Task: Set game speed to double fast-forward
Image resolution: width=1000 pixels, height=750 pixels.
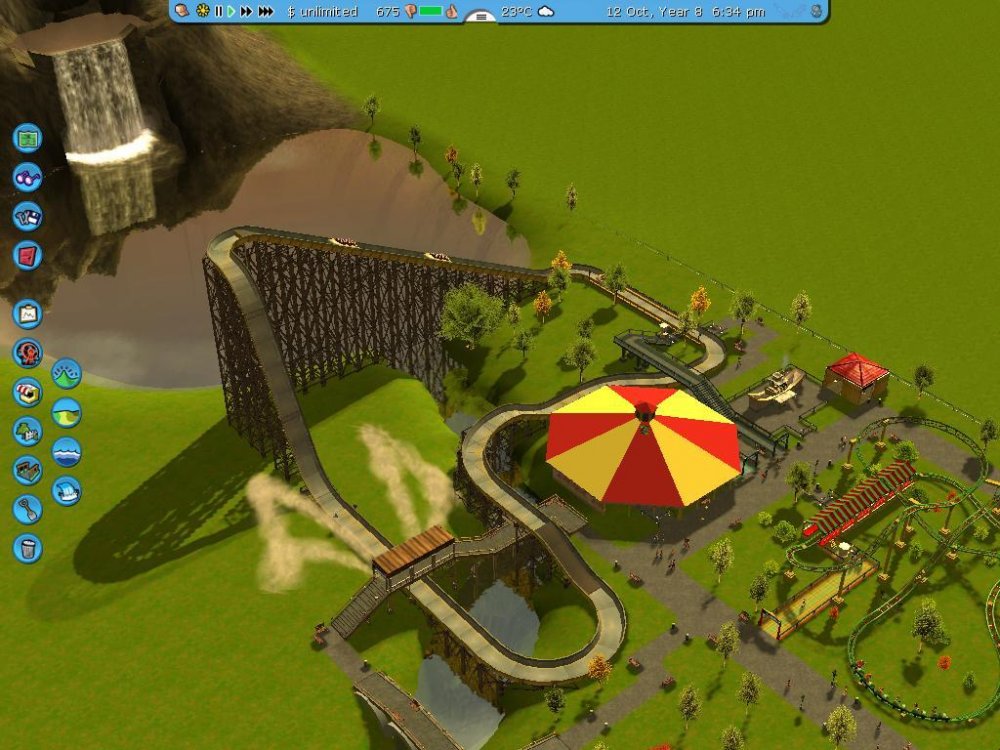Action: pyautogui.click(x=246, y=11)
